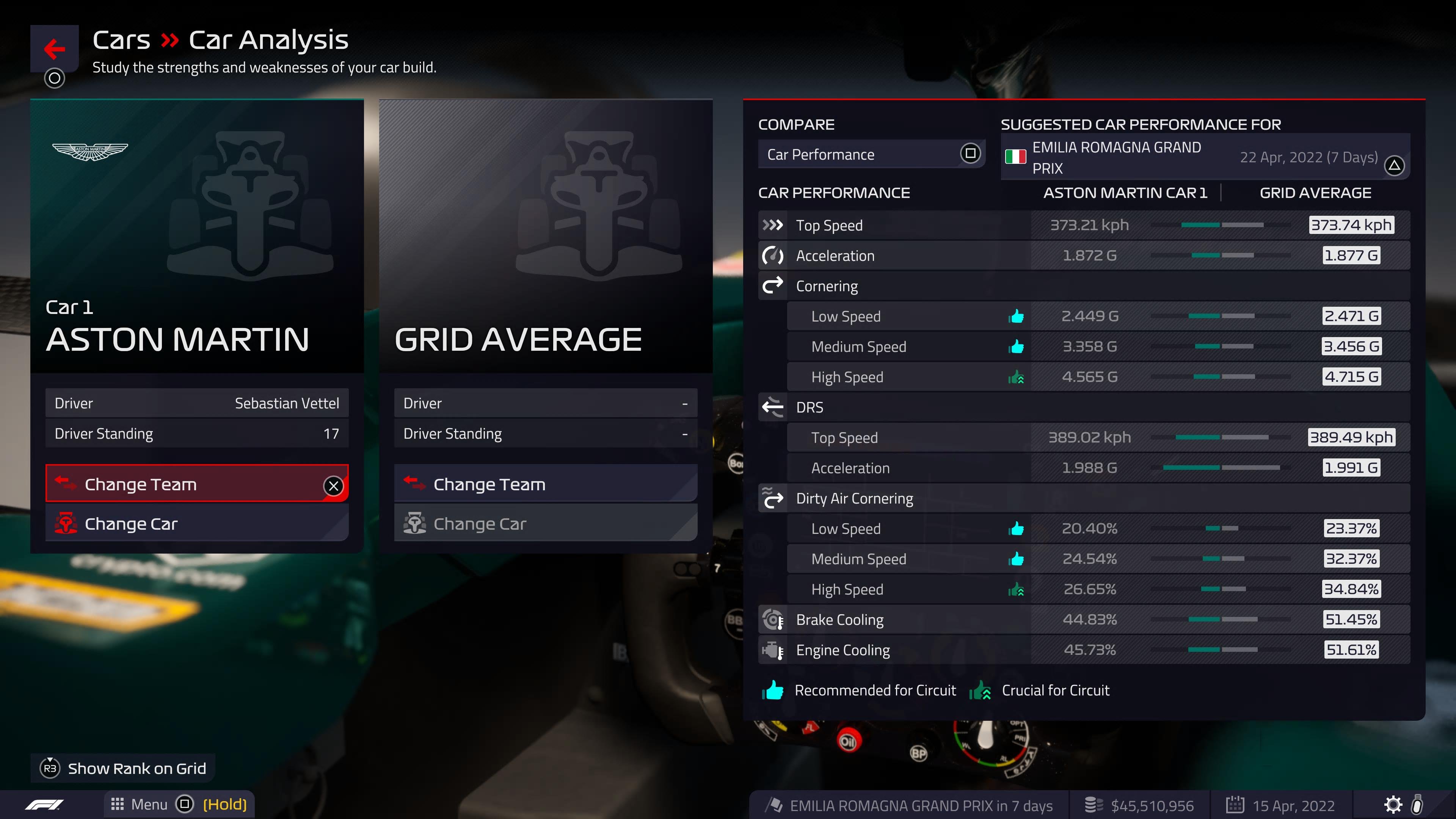Select the Engine Cooling icon
This screenshot has height=819, width=1456.
coord(772,650)
